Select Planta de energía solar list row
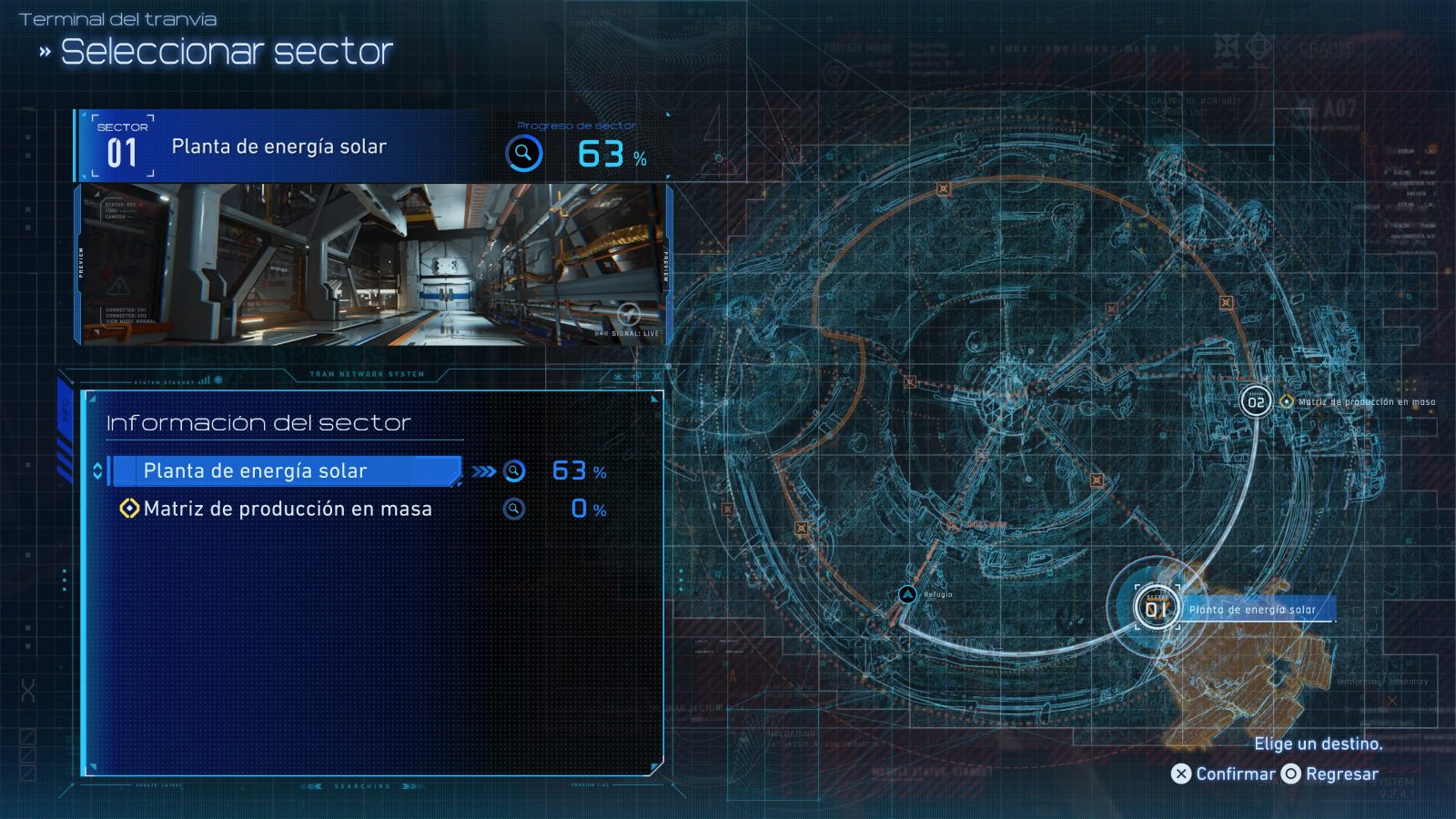This screenshot has width=1456, height=819. click(x=285, y=471)
